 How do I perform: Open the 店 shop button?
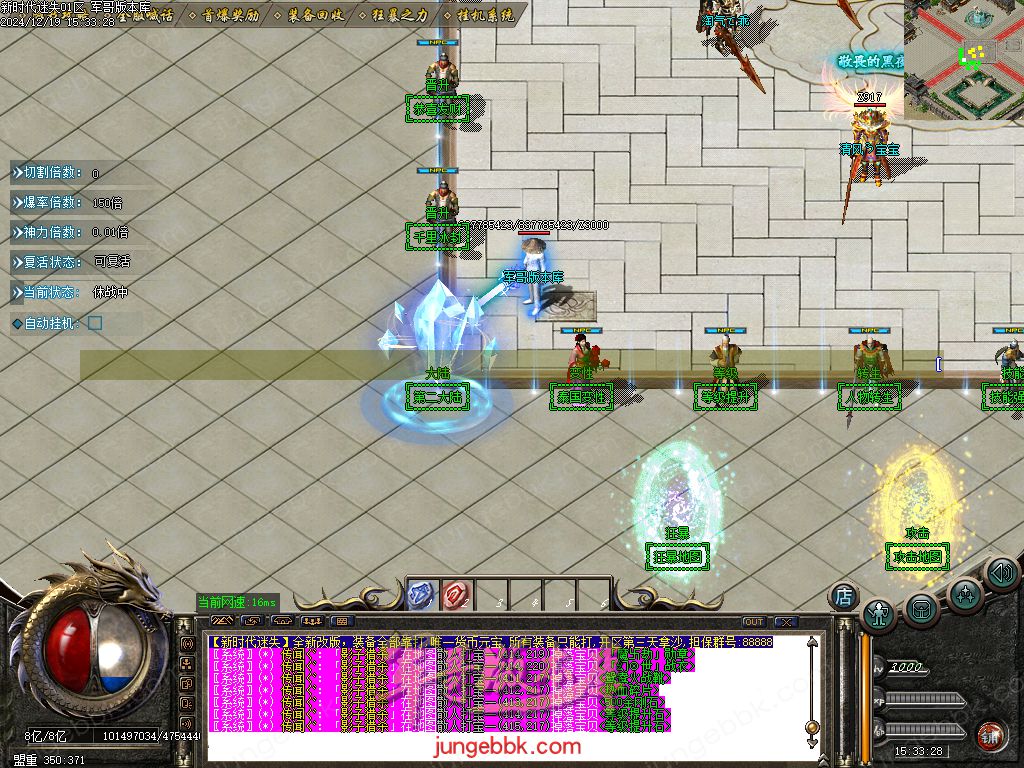point(844,596)
